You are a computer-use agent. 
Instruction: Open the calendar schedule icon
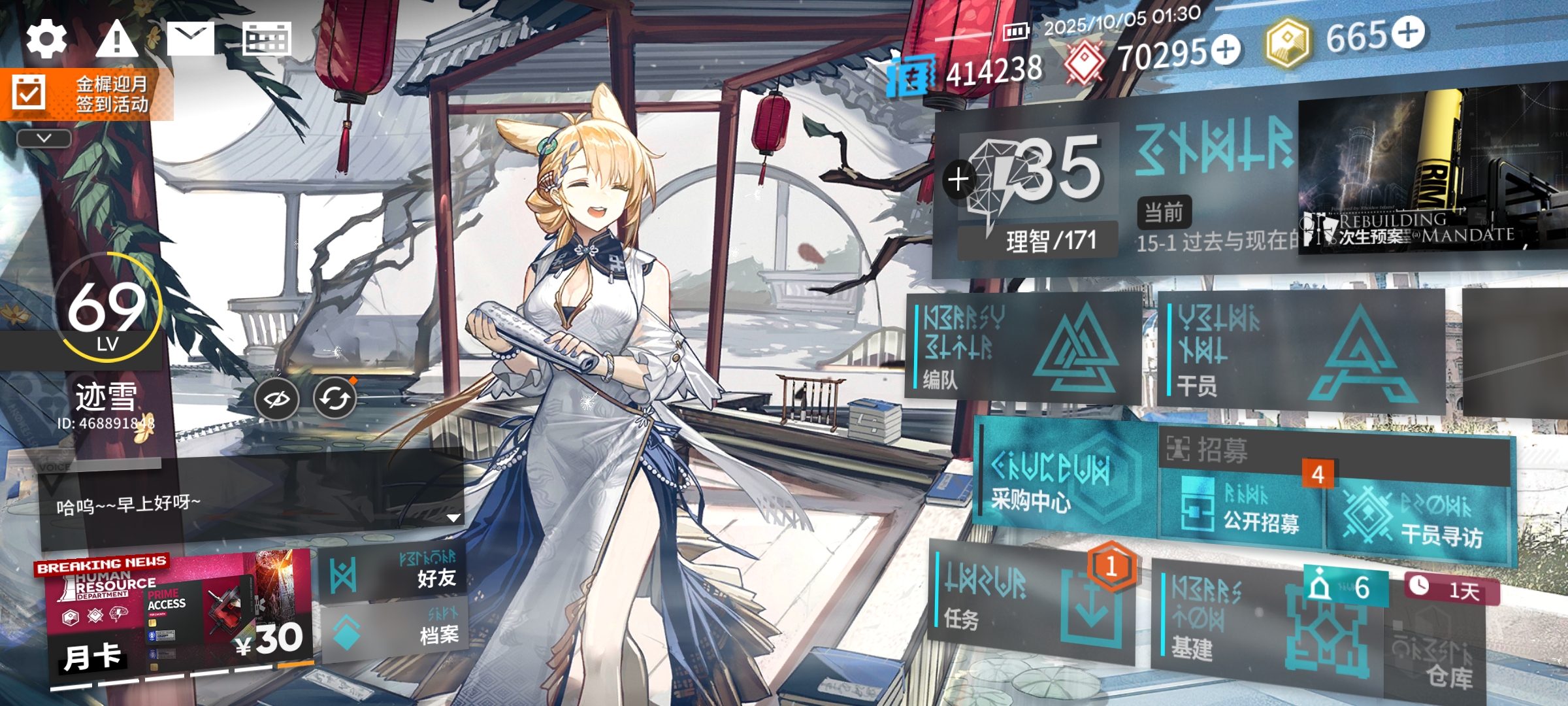[x=266, y=39]
